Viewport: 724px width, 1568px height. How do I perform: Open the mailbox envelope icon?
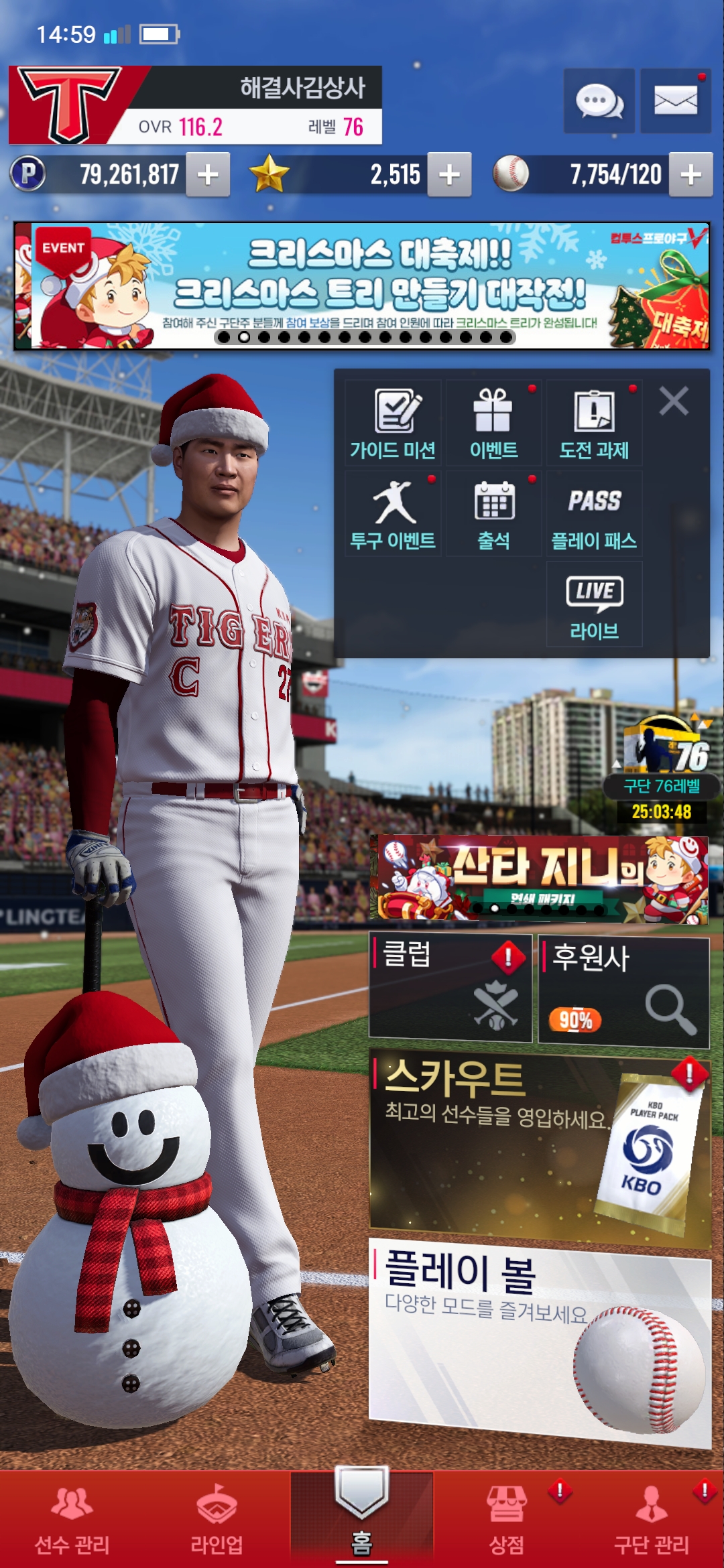pyautogui.click(x=675, y=101)
